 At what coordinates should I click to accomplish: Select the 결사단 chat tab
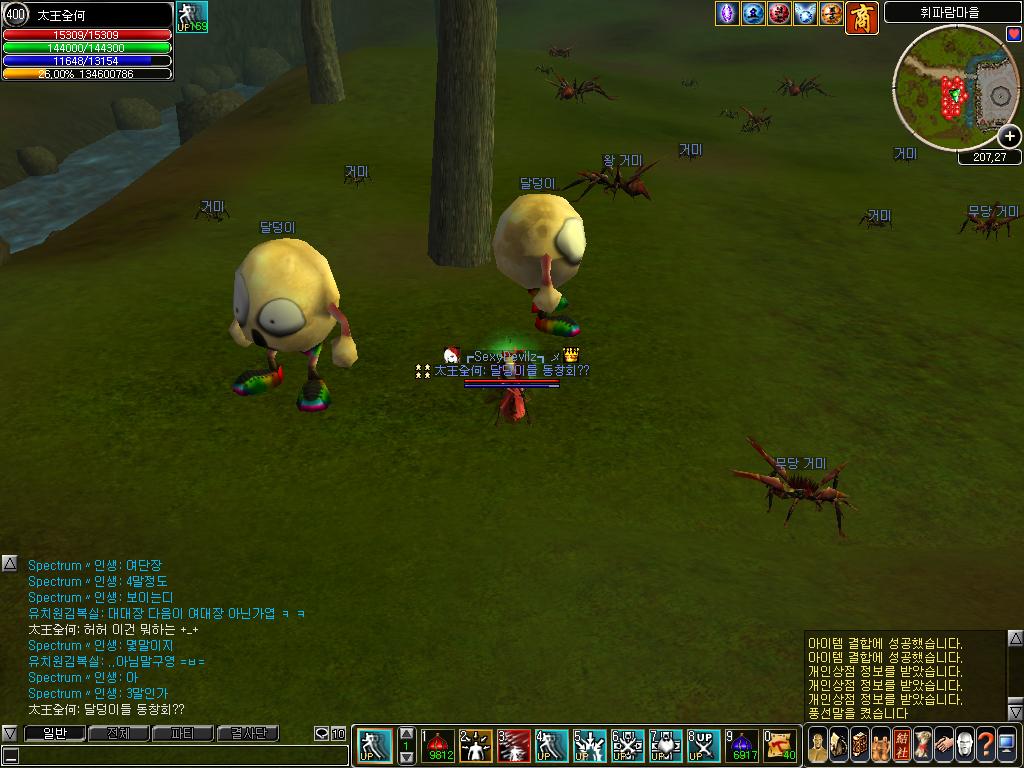[247, 734]
